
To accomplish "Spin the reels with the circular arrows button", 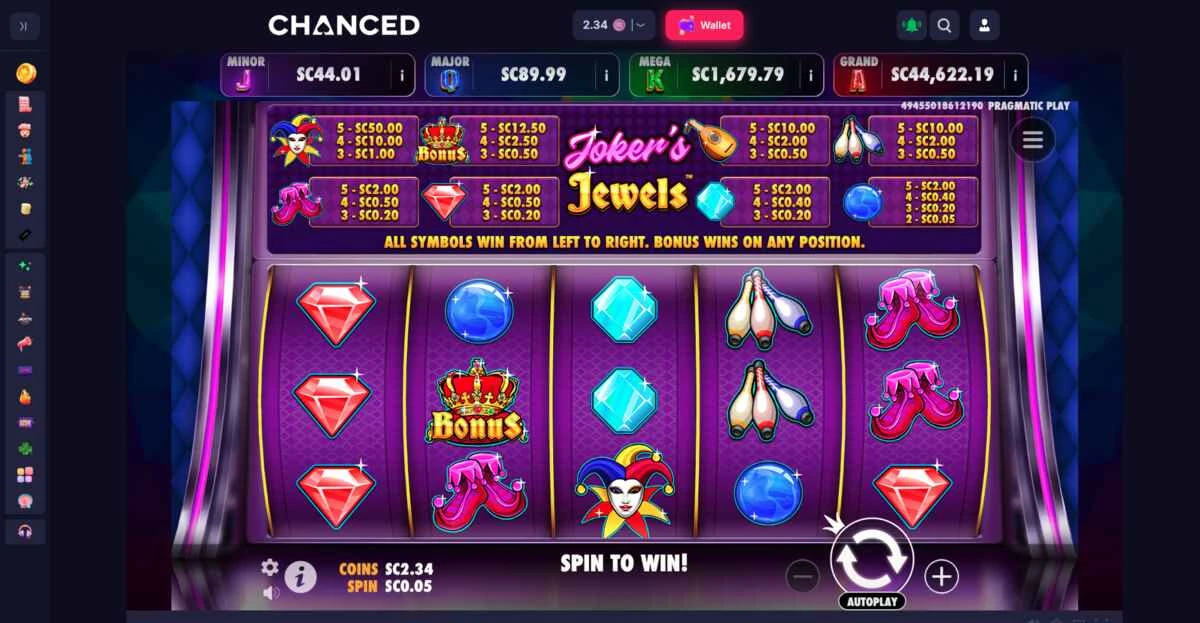I will [871, 559].
